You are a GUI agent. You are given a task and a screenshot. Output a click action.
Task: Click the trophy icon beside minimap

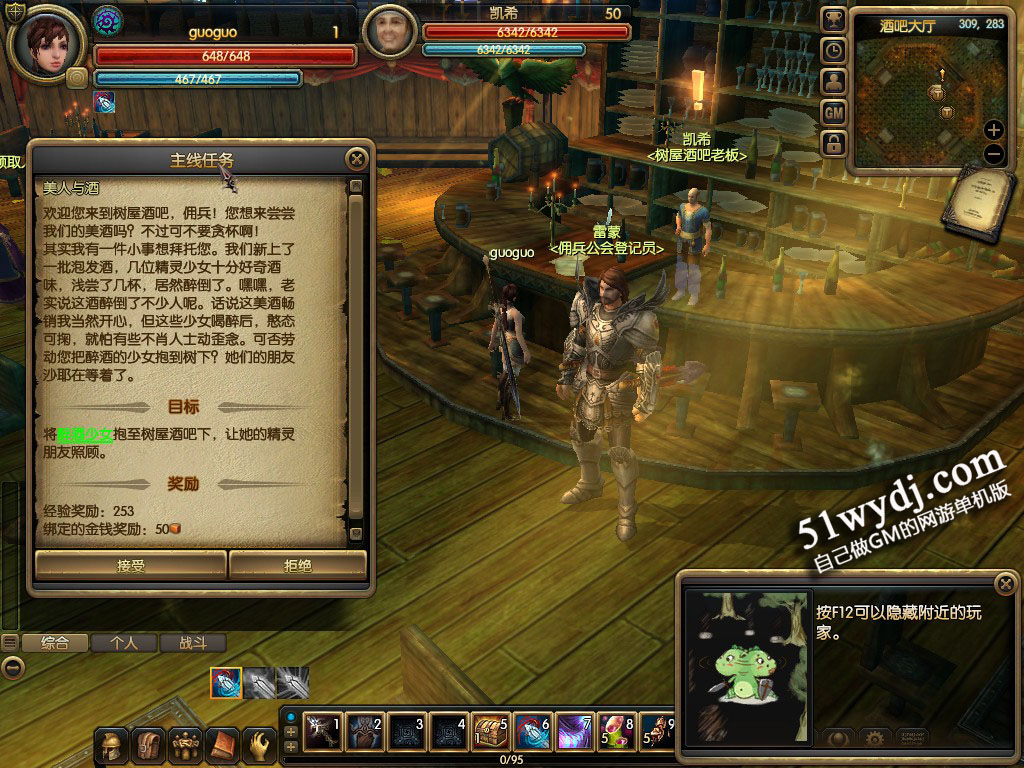point(833,20)
